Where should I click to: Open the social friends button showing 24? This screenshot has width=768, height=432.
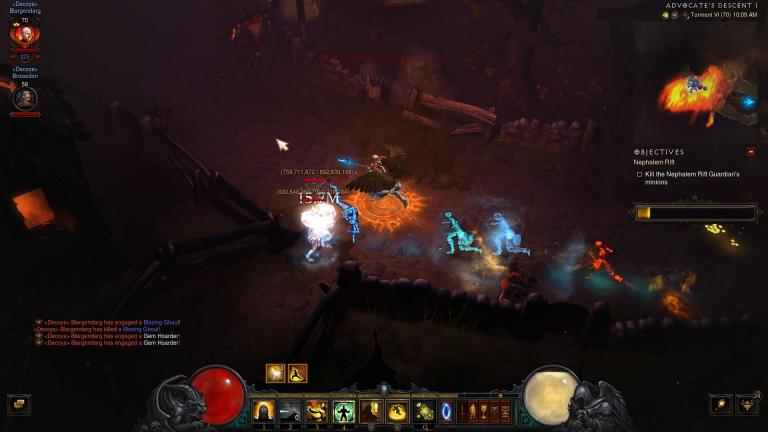(x=748, y=404)
